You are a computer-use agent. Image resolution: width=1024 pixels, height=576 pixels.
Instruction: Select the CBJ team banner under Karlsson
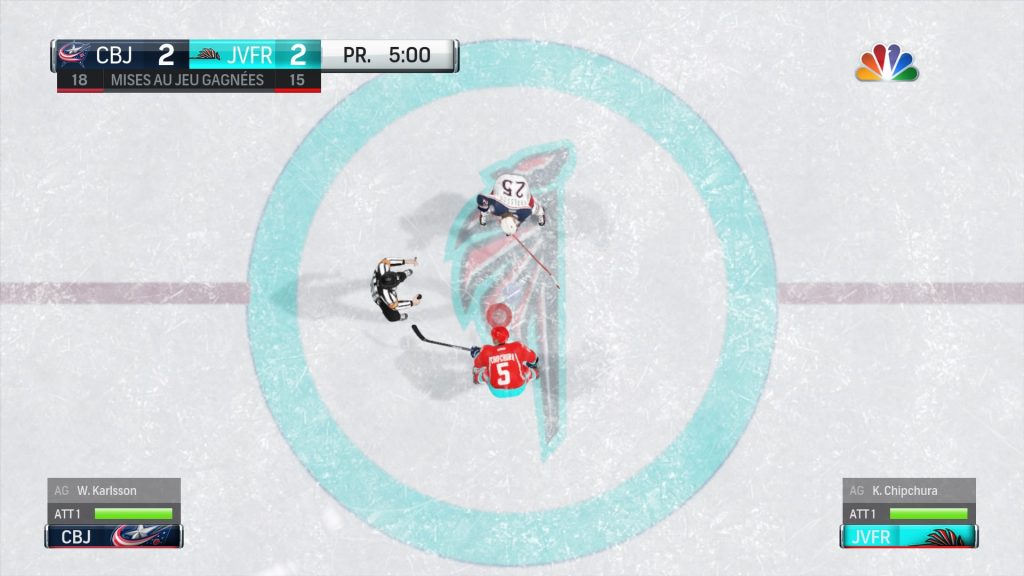(x=113, y=536)
